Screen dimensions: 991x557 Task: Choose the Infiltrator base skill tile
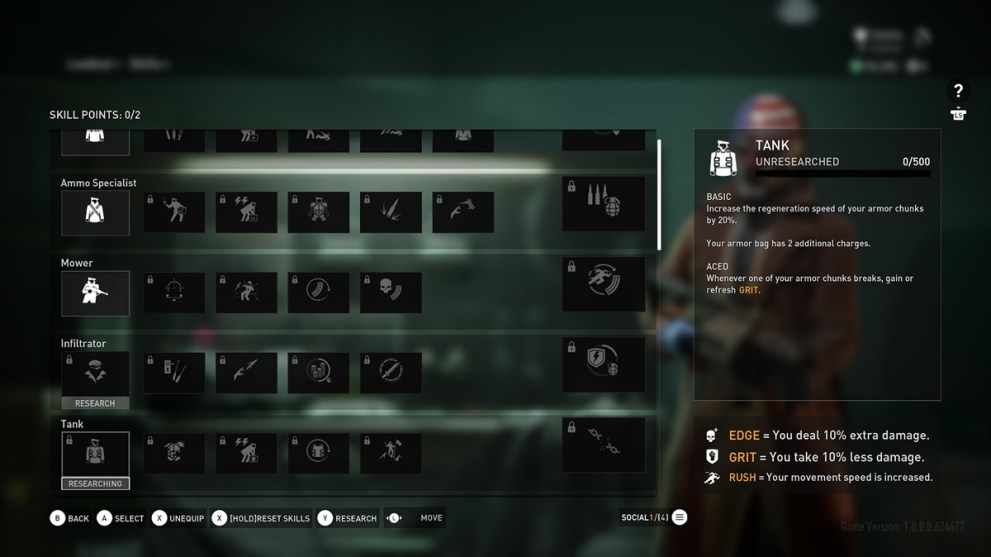tap(95, 373)
